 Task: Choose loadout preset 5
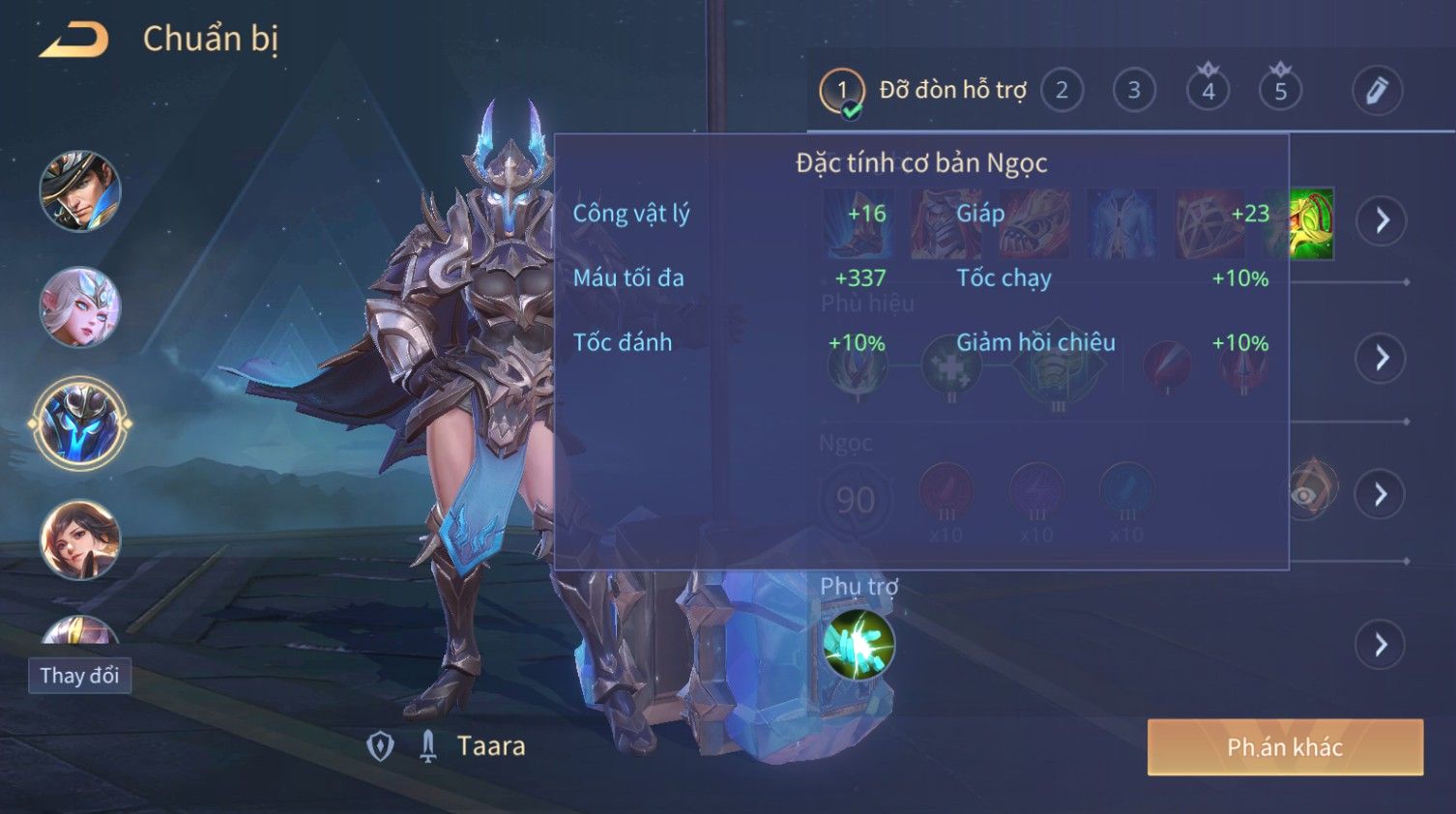[x=1280, y=91]
